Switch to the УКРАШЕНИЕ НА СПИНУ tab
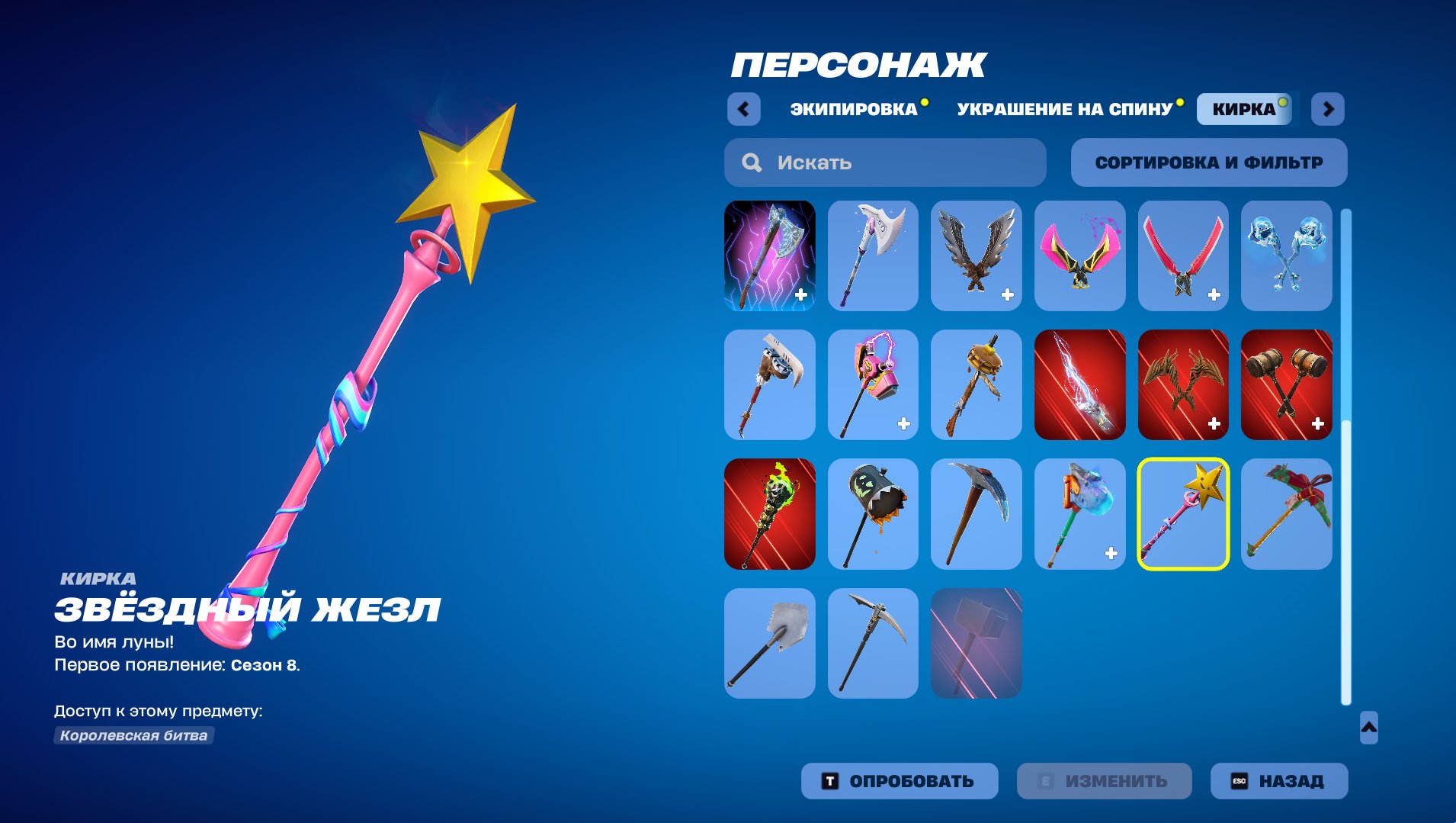Viewport: 1456px width, 823px height. [x=1066, y=108]
